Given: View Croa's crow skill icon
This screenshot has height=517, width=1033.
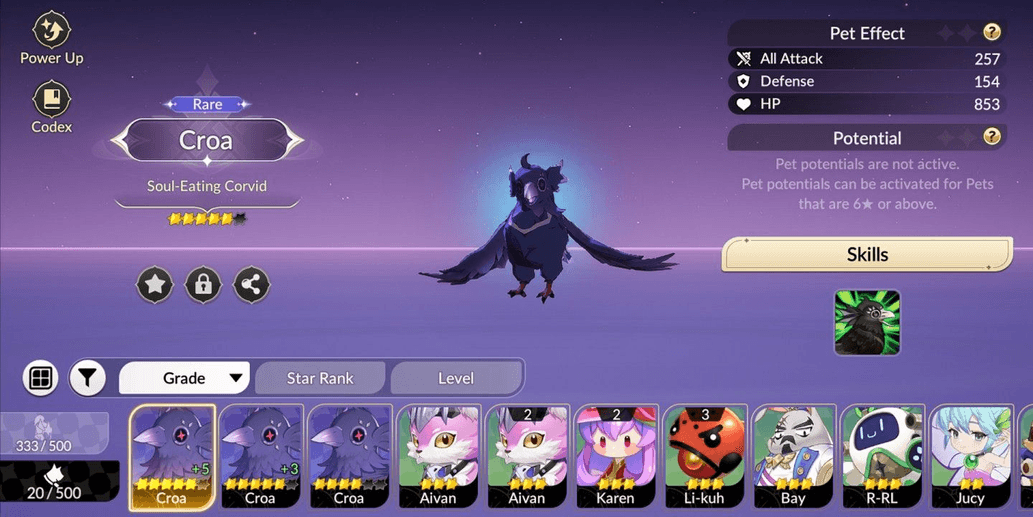Looking at the screenshot, I should (867, 323).
